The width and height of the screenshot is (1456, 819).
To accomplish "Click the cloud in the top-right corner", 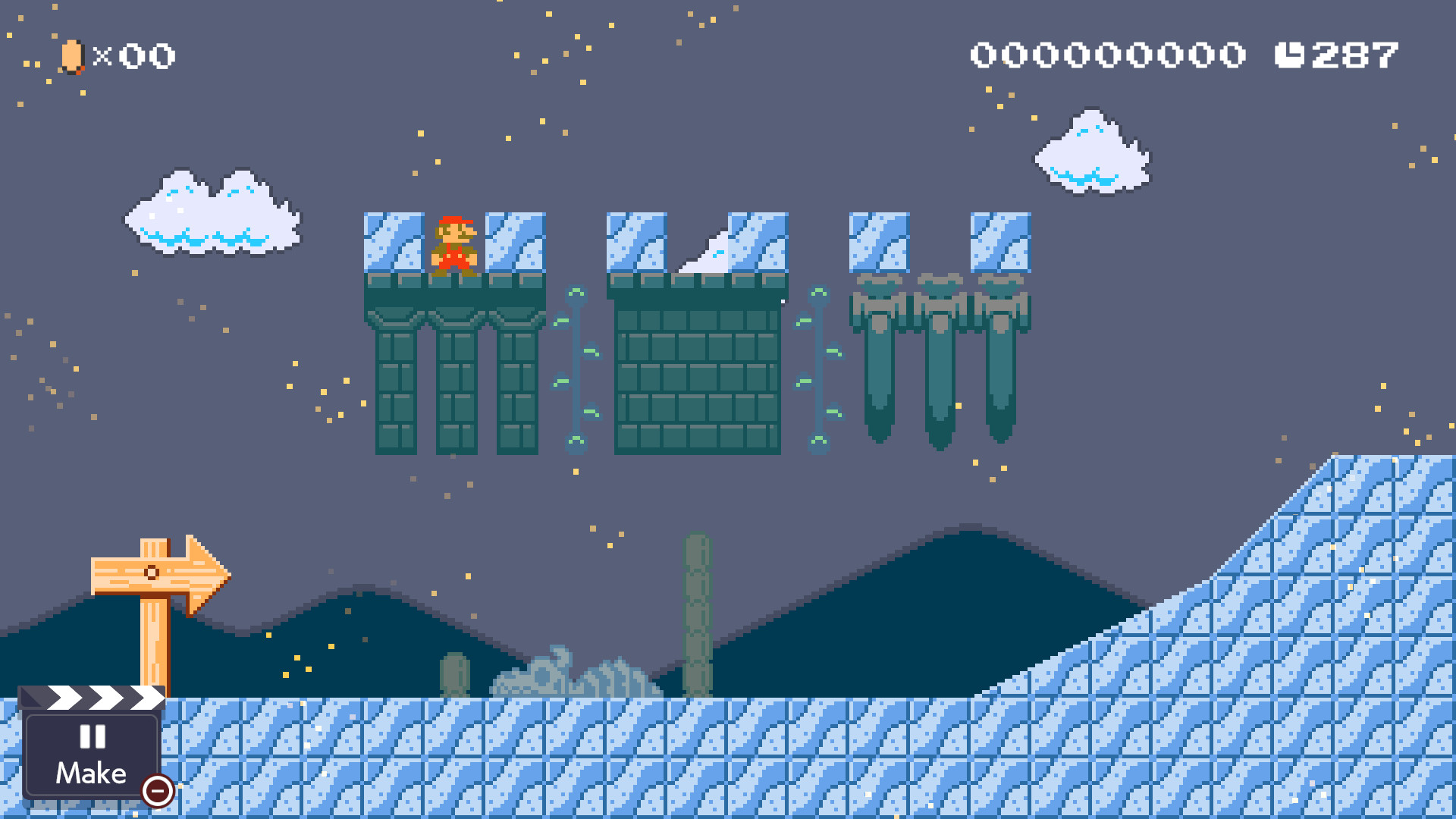I will tap(1092, 152).
